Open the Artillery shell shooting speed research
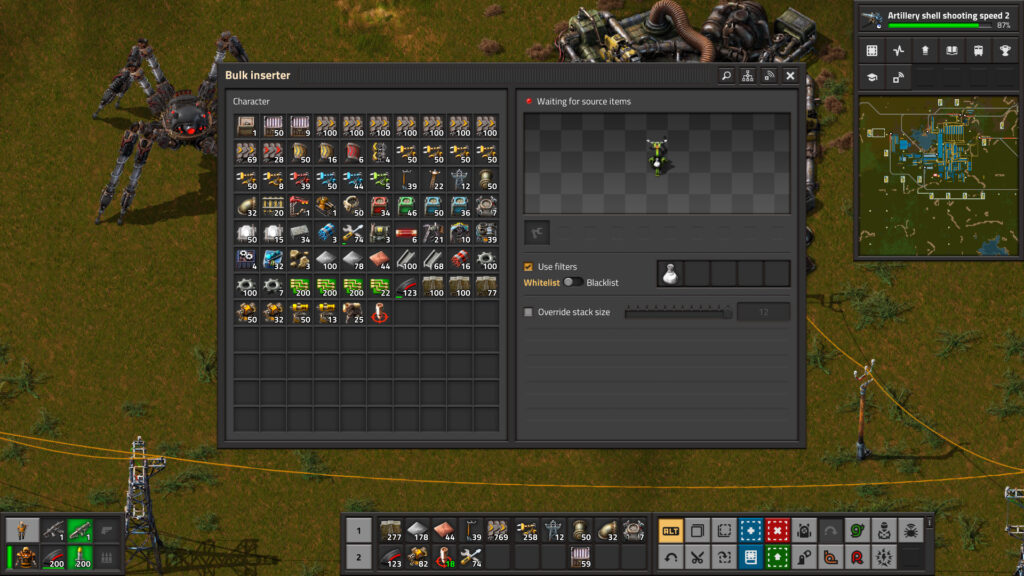 (937, 19)
